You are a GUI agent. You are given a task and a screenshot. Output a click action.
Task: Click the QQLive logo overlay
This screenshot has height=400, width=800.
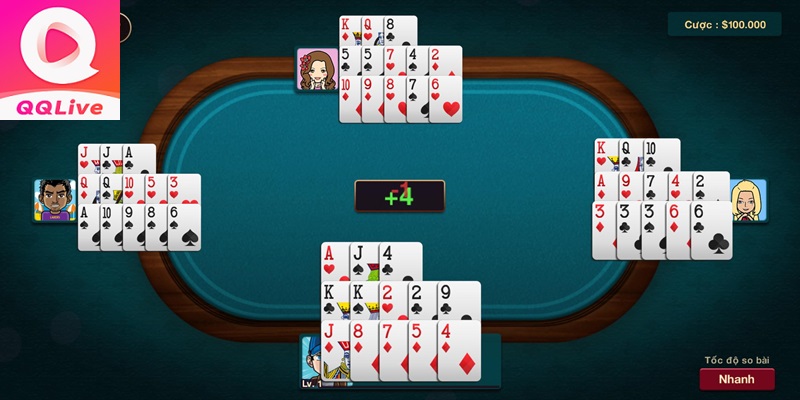tap(60, 60)
